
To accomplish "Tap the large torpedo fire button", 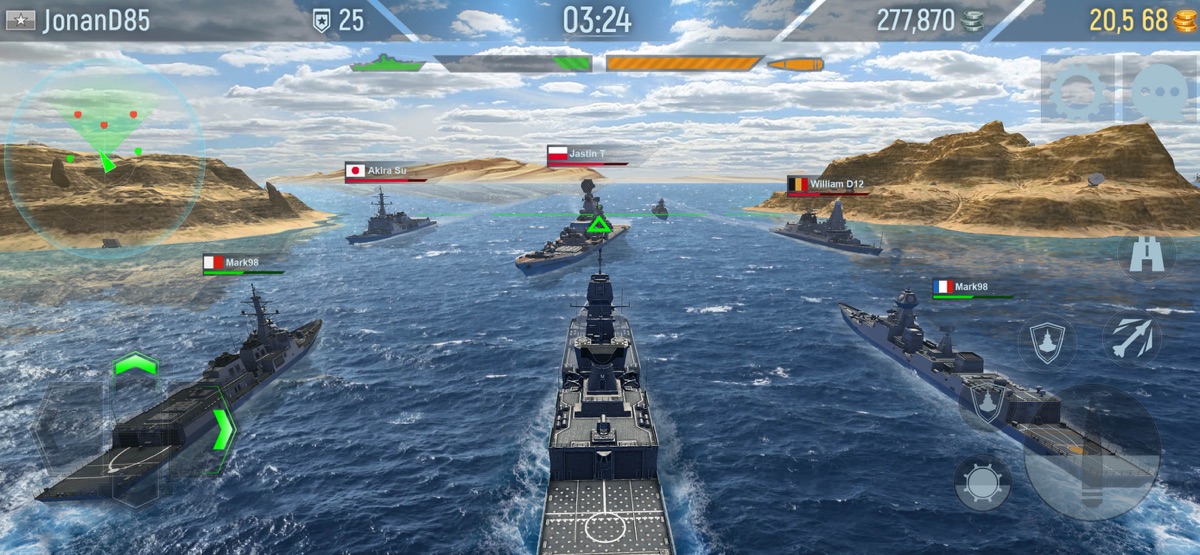I will click(1092, 452).
